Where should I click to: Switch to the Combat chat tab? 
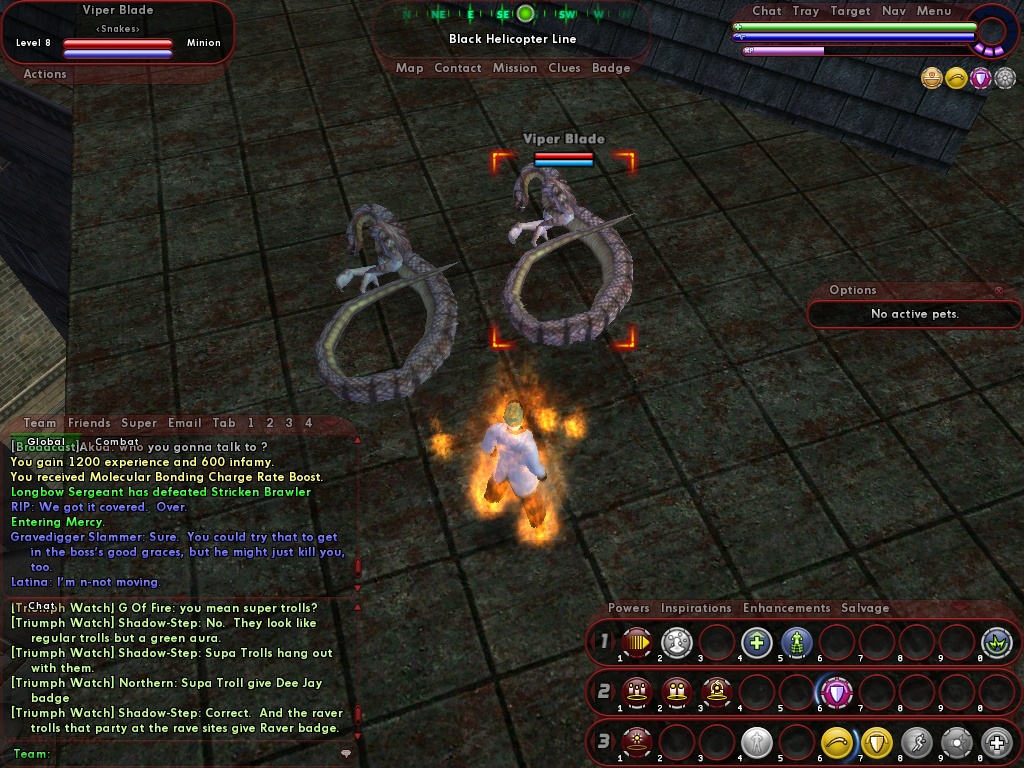point(117,442)
